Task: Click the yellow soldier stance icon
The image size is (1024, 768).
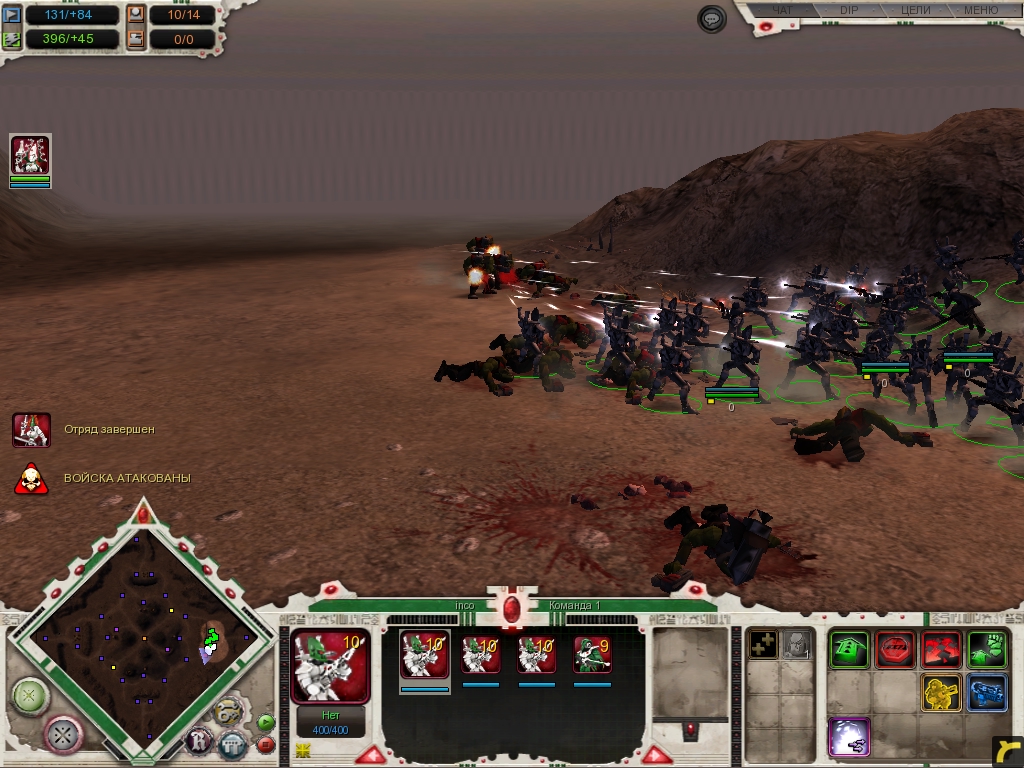Action: 941,693
